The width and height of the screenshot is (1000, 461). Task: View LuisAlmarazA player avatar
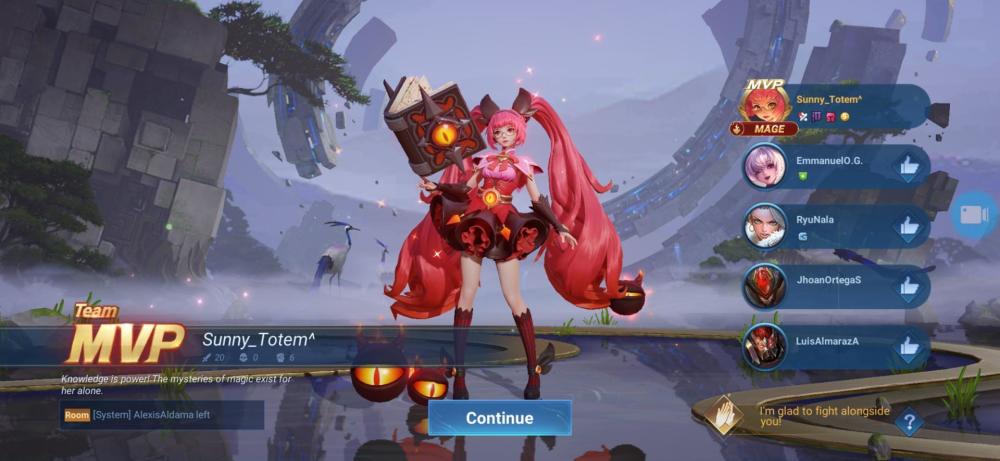click(x=765, y=347)
